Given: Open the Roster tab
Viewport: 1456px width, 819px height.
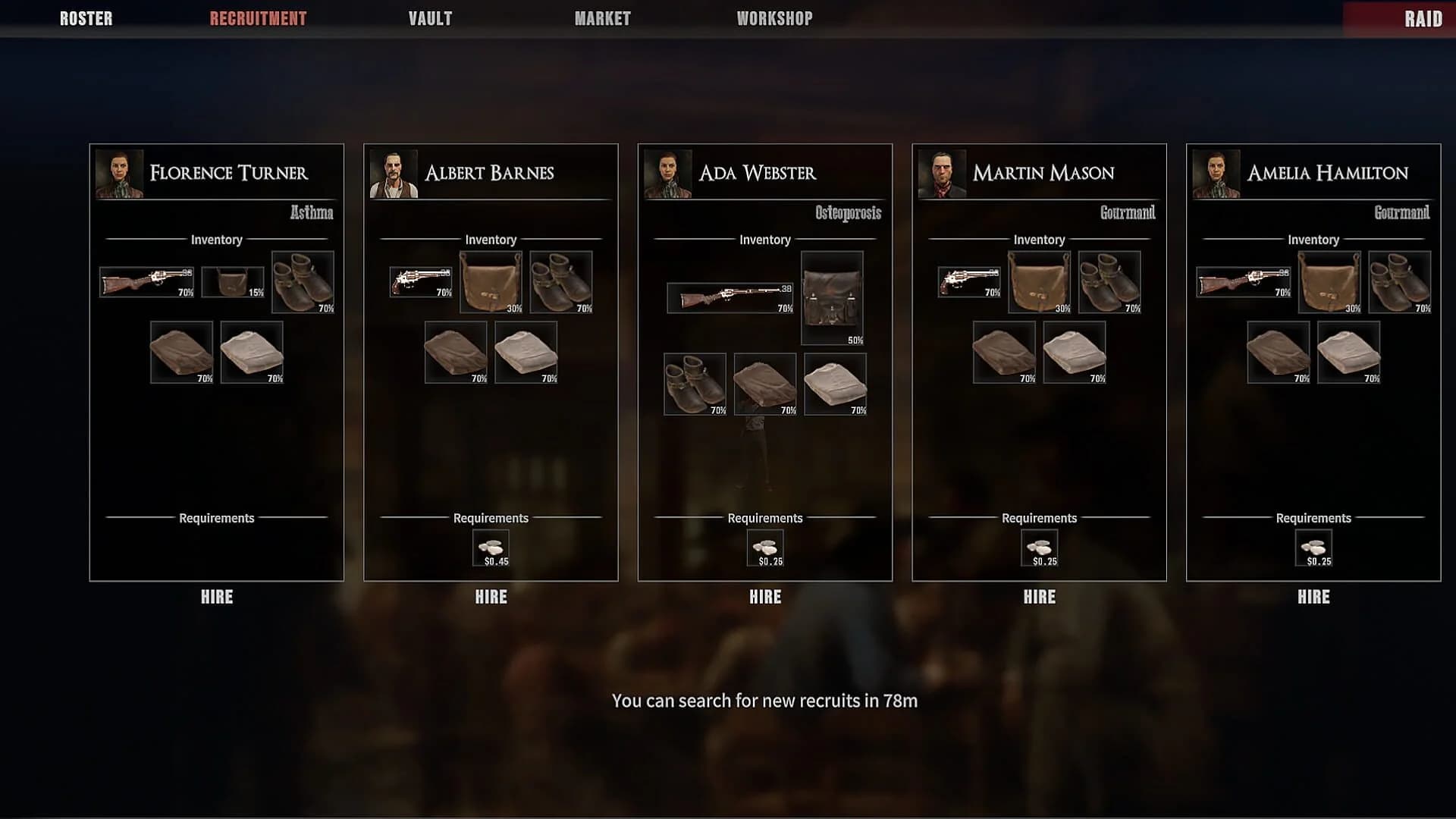Looking at the screenshot, I should coord(85,18).
